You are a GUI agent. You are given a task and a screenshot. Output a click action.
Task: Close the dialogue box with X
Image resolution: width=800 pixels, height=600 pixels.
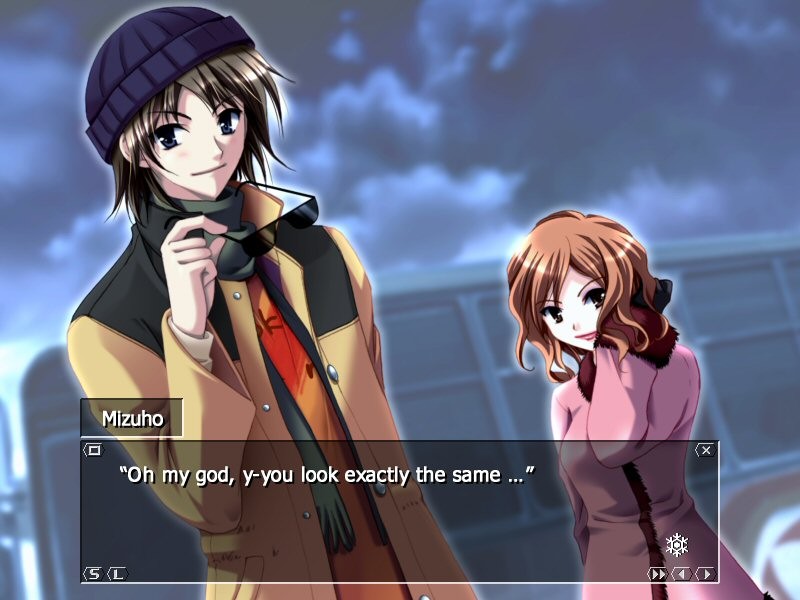705,450
